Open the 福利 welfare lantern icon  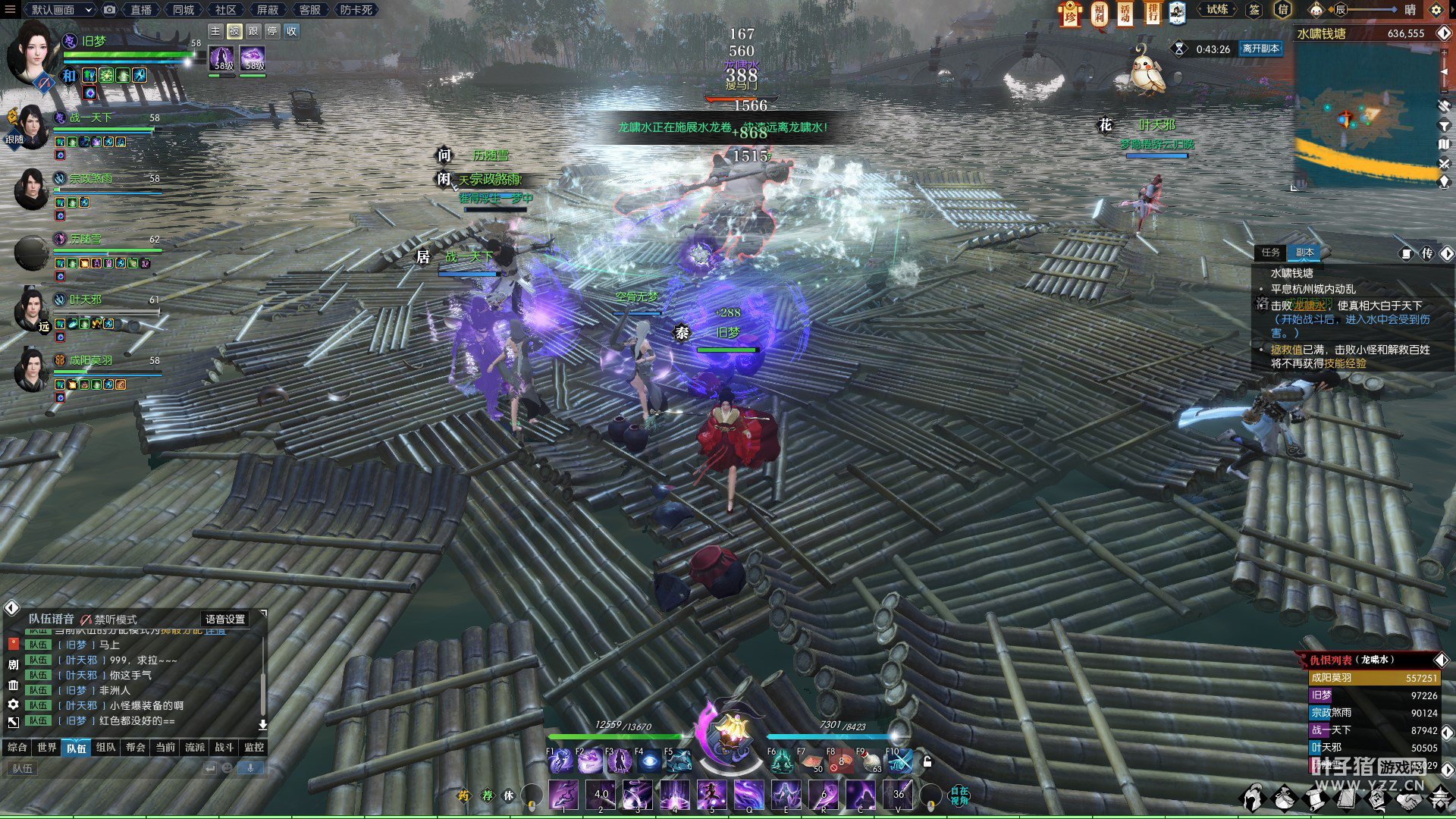[1099, 13]
